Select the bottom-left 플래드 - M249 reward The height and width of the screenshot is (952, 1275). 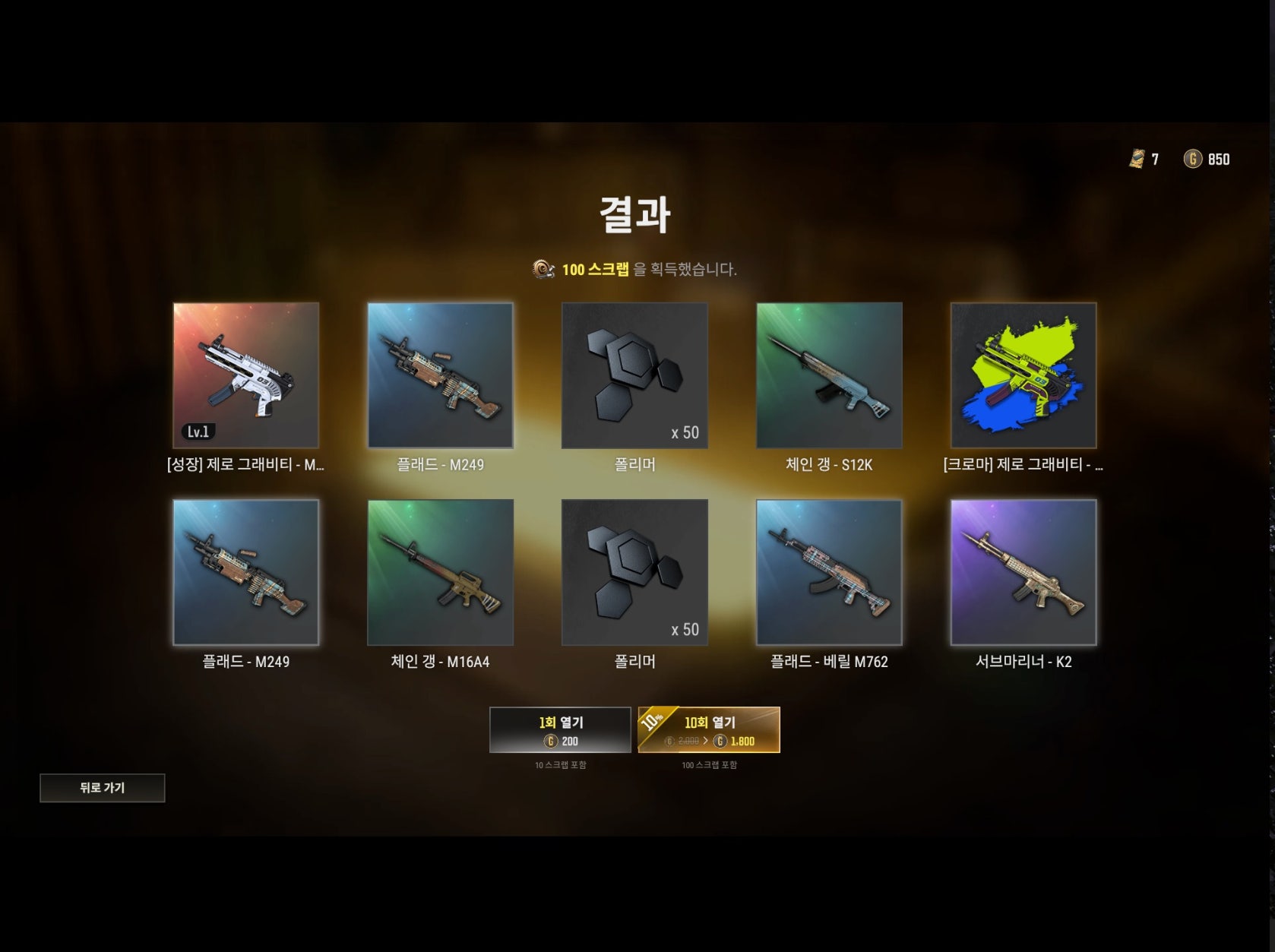click(x=245, y=572)
